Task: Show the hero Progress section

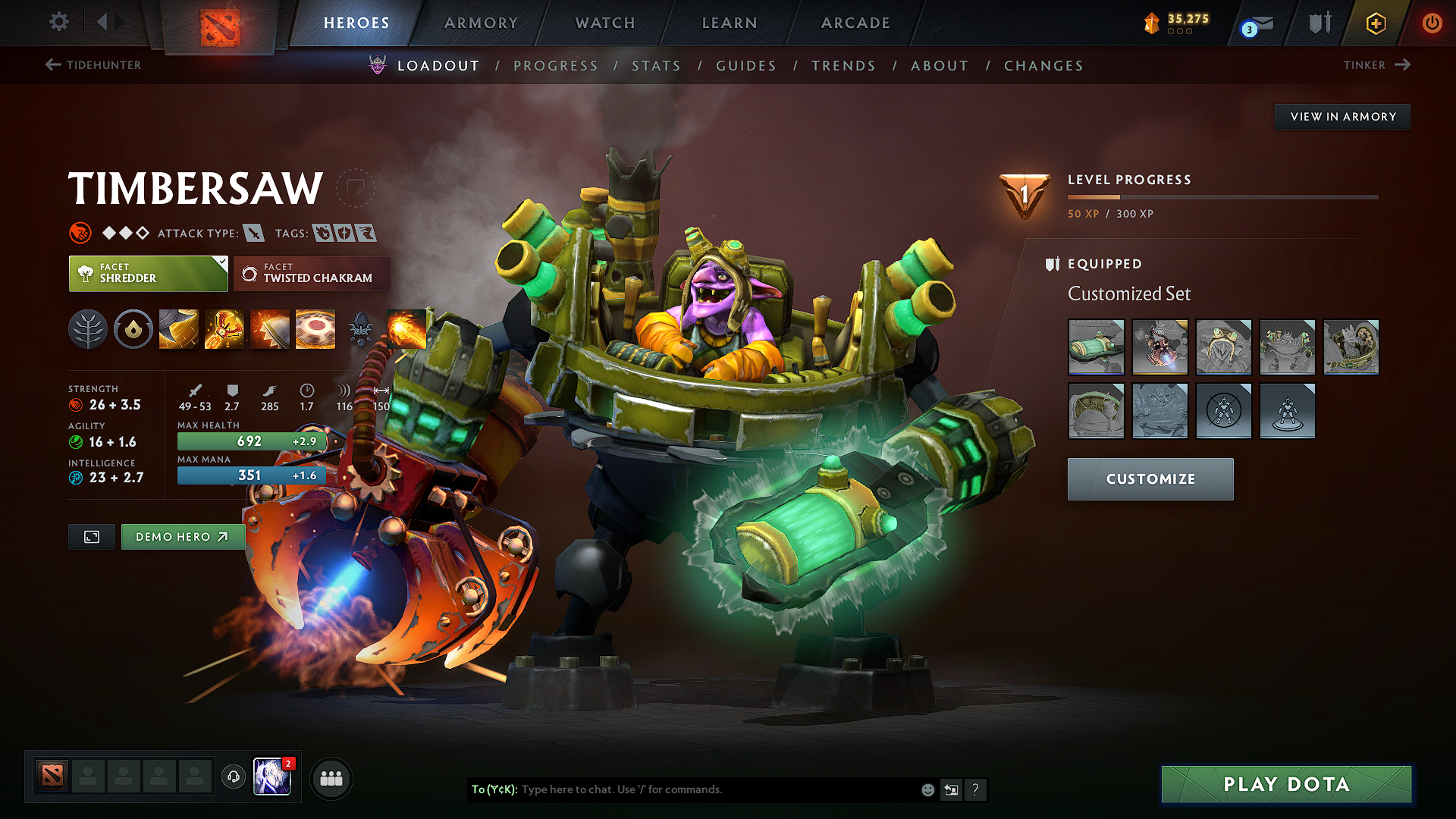Action: (556, 66)
